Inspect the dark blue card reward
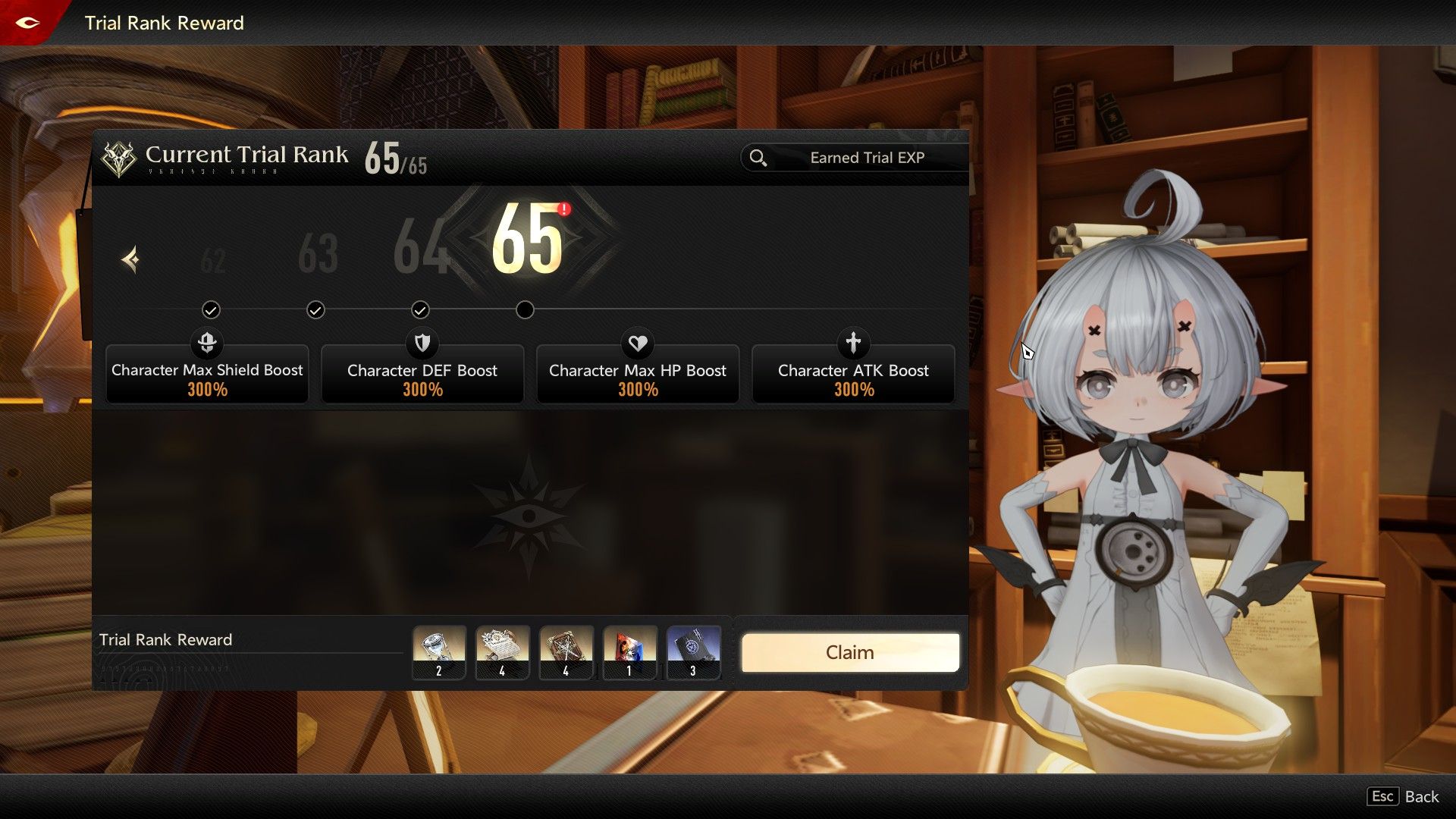The image size is (1456, 819). pyautogui.click(x=693, y=652)
